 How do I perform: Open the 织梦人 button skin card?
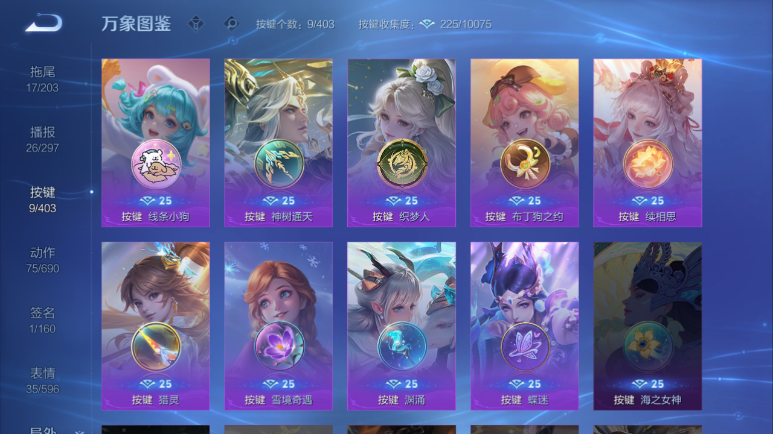click(401, 142)
